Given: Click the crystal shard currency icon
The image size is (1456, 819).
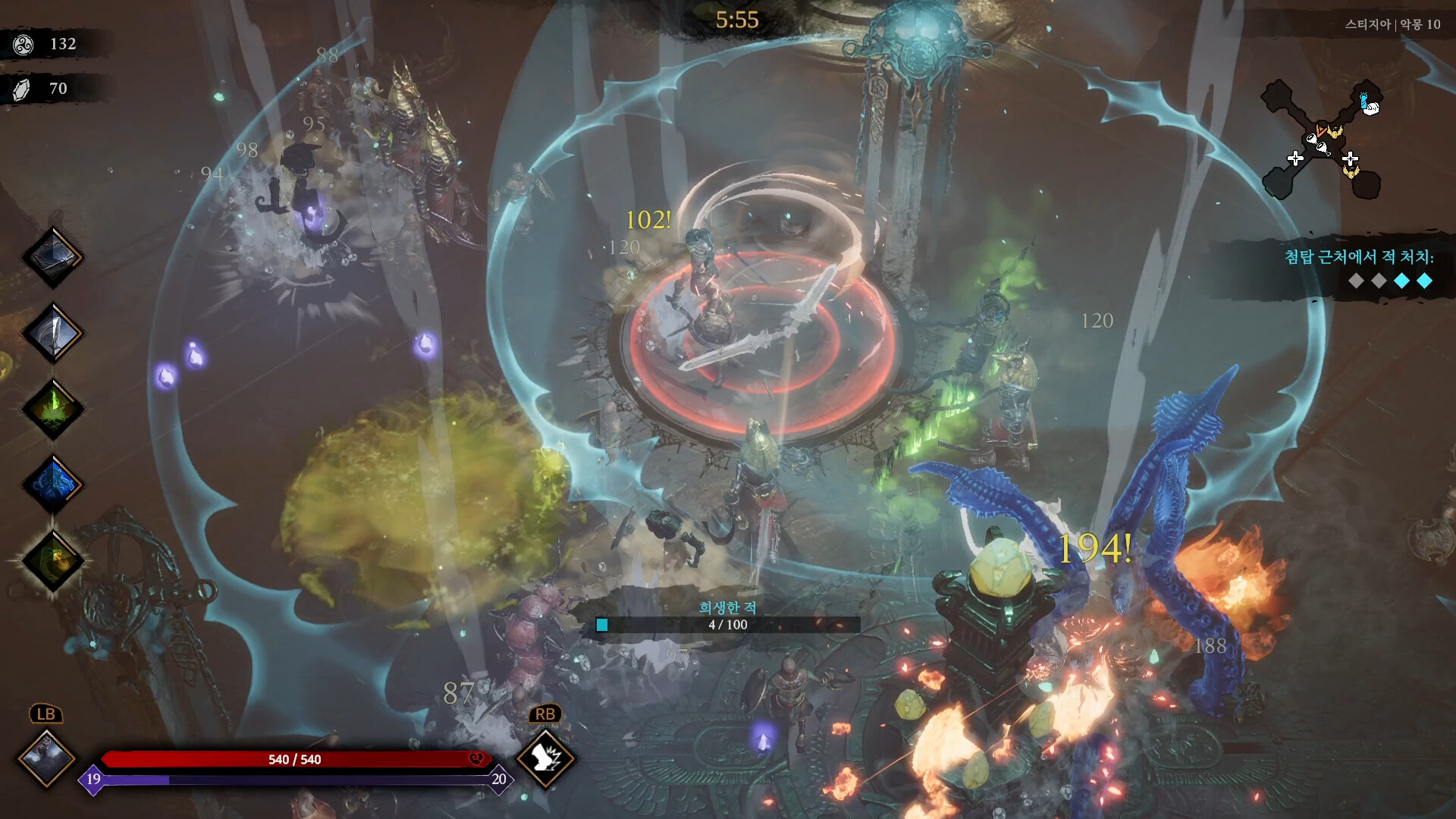Looking at the screenshot, I should pyautogui.click(x=22, y=89).
